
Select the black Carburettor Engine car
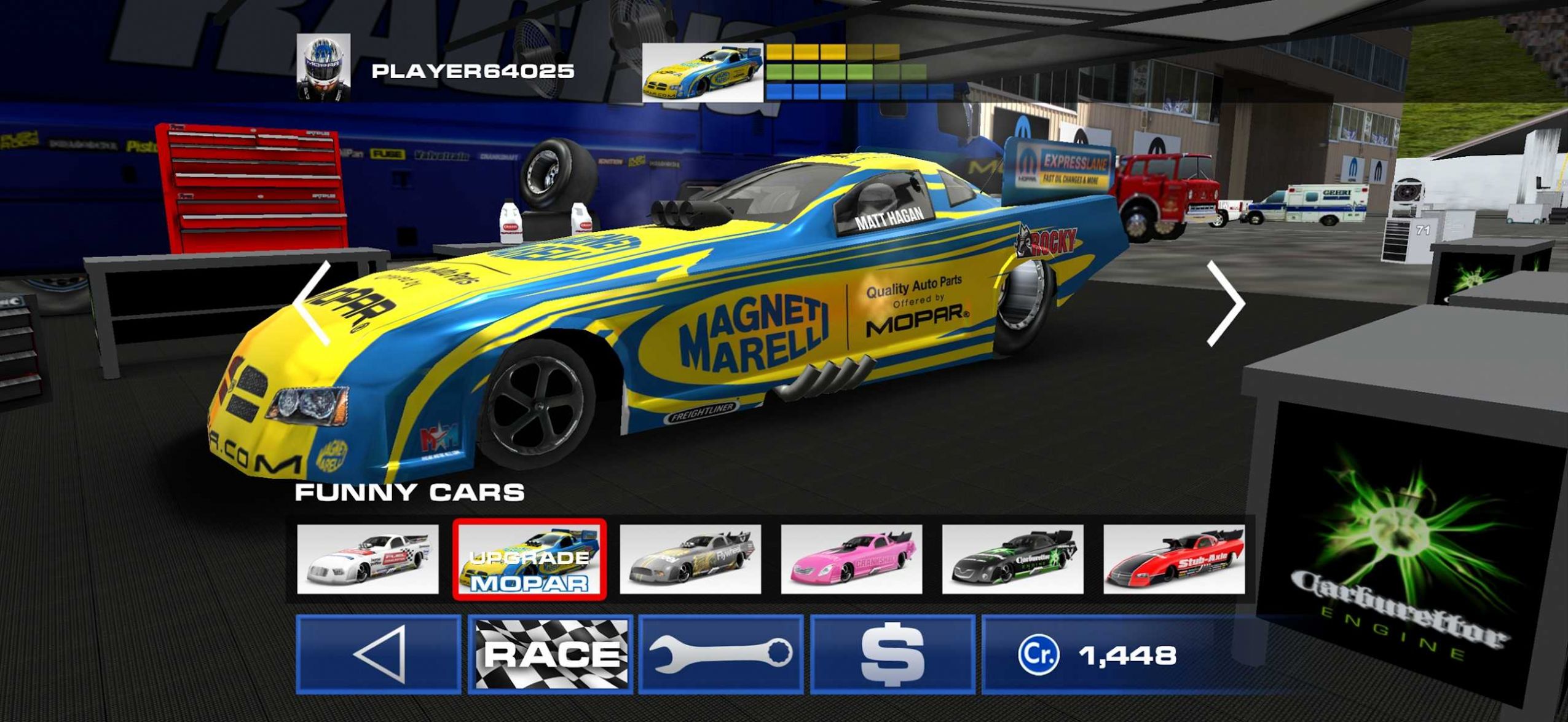click(1012, 559)
